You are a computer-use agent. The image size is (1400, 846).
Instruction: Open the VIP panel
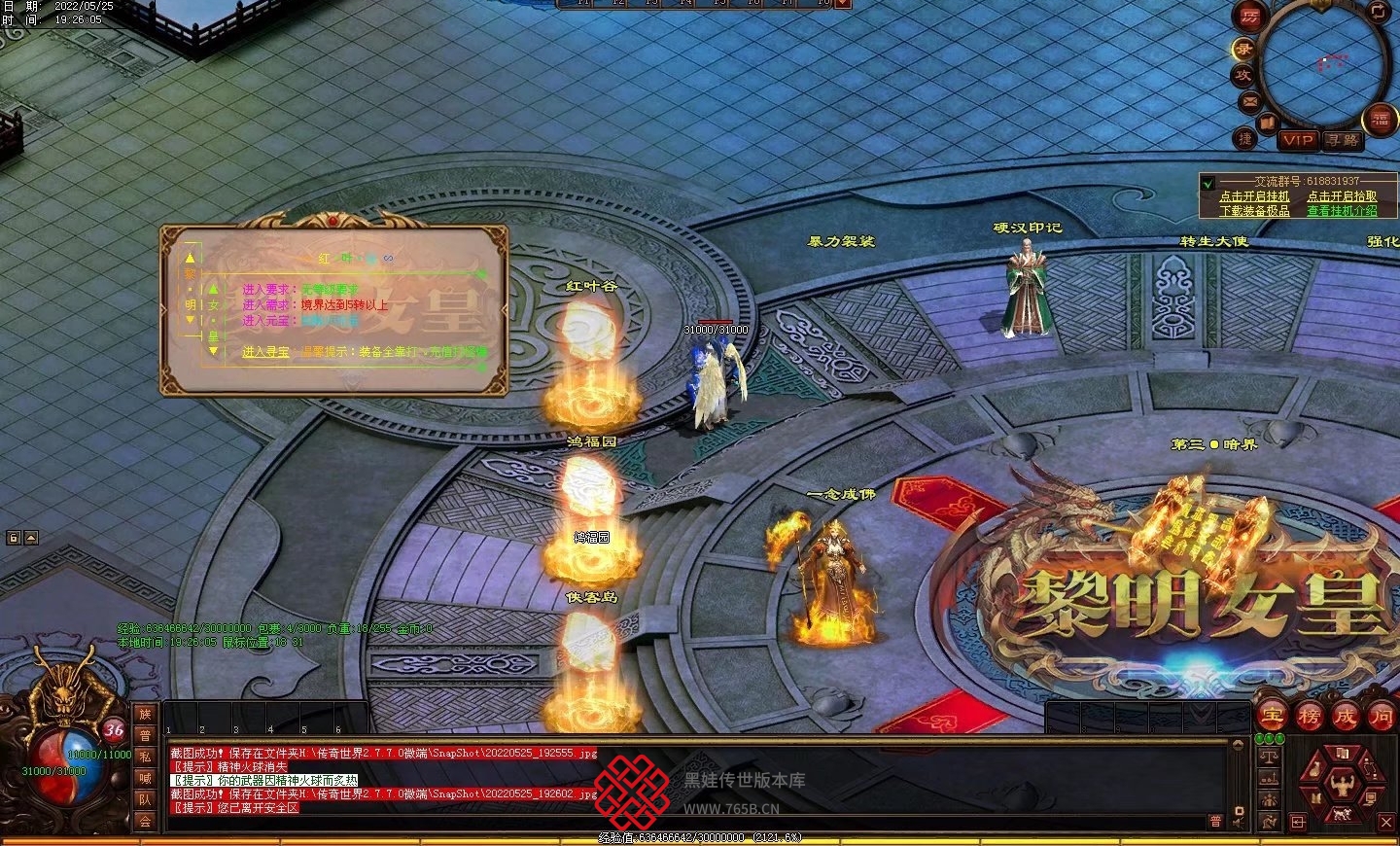[x=1298, y=140]
